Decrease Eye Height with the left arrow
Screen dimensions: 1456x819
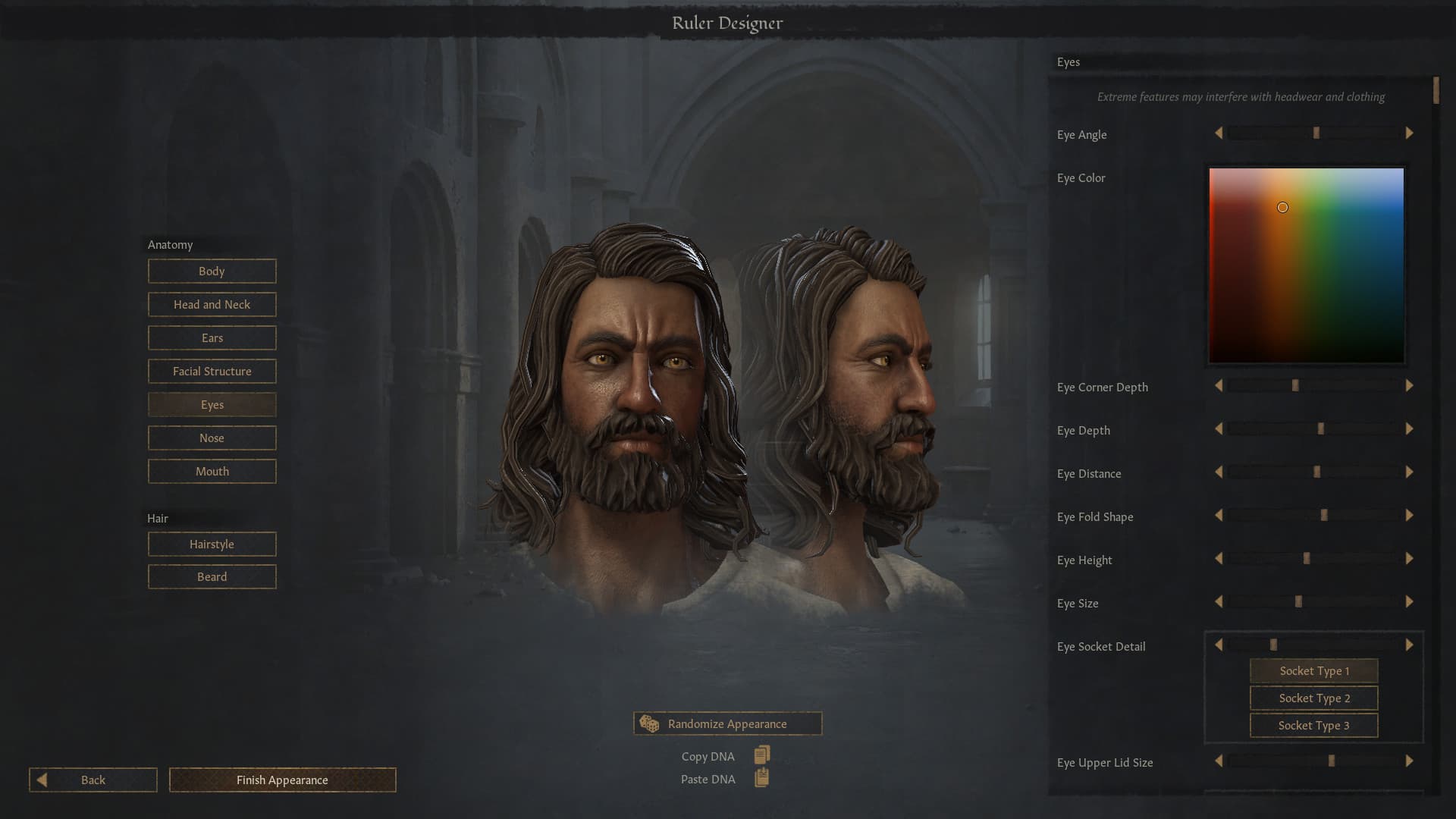[x=1219, y=559]
